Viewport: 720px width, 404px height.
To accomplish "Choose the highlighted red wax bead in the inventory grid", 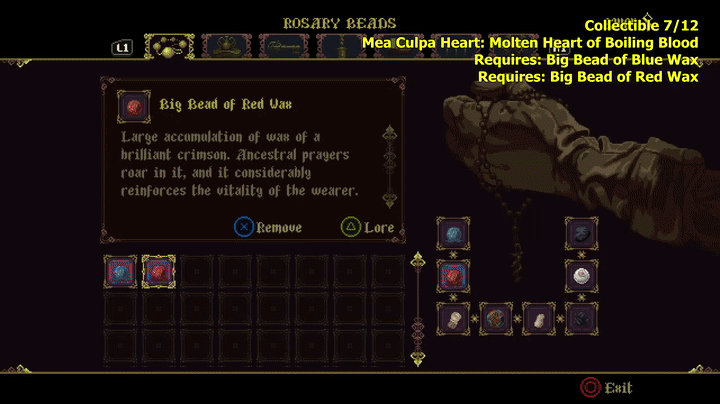I will [x=158, y=271].
